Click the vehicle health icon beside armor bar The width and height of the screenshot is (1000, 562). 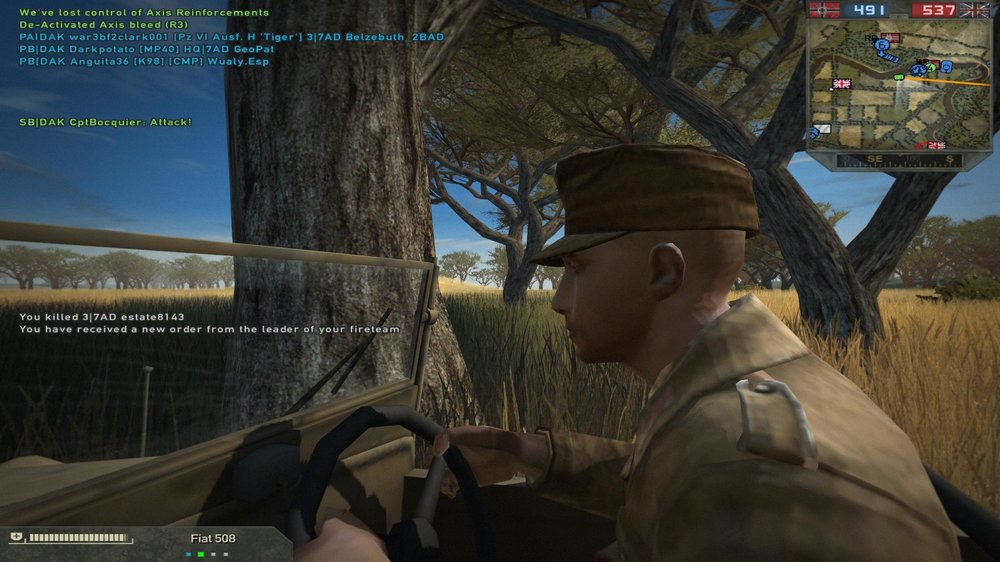coord(18,538)
